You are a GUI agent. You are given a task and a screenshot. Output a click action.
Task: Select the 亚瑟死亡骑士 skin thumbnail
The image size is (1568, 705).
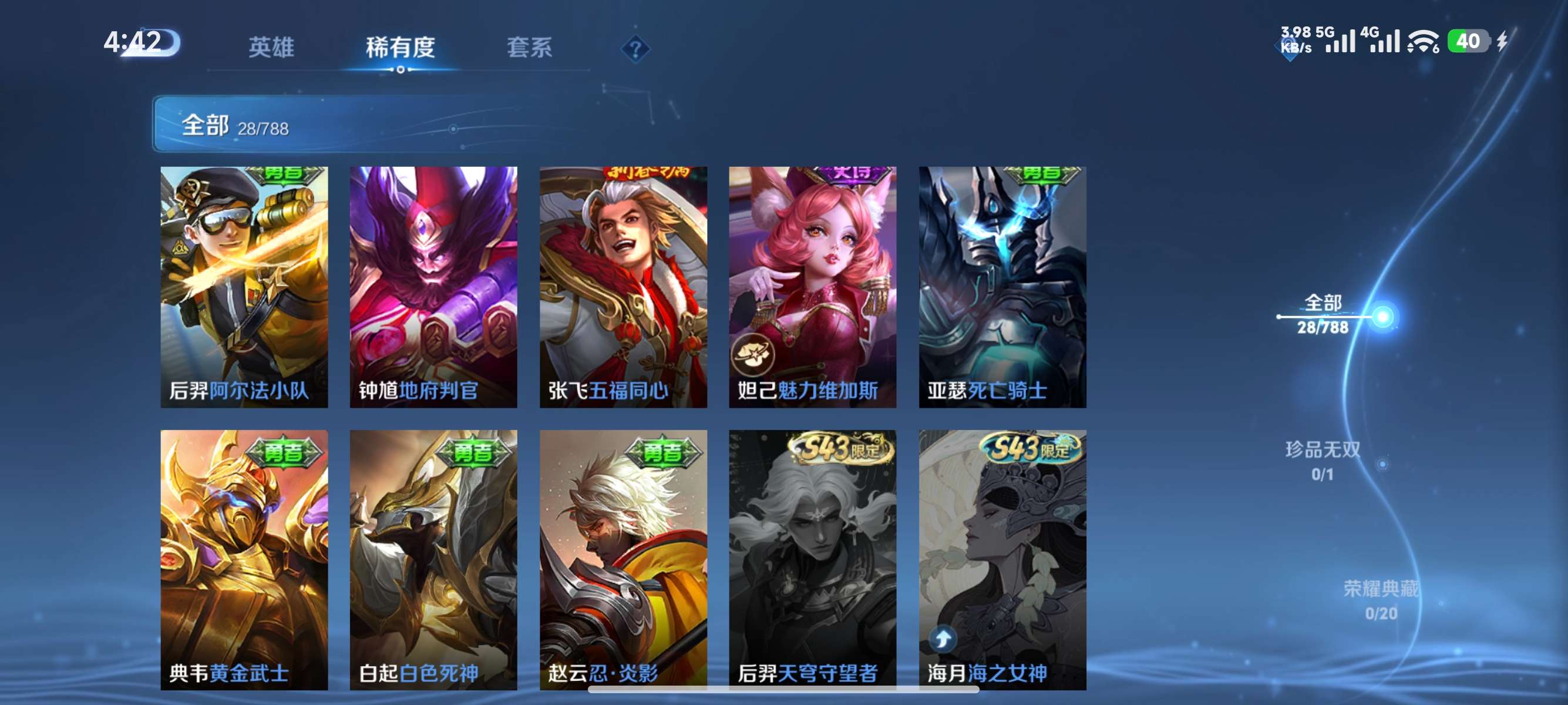(1002, 286)
